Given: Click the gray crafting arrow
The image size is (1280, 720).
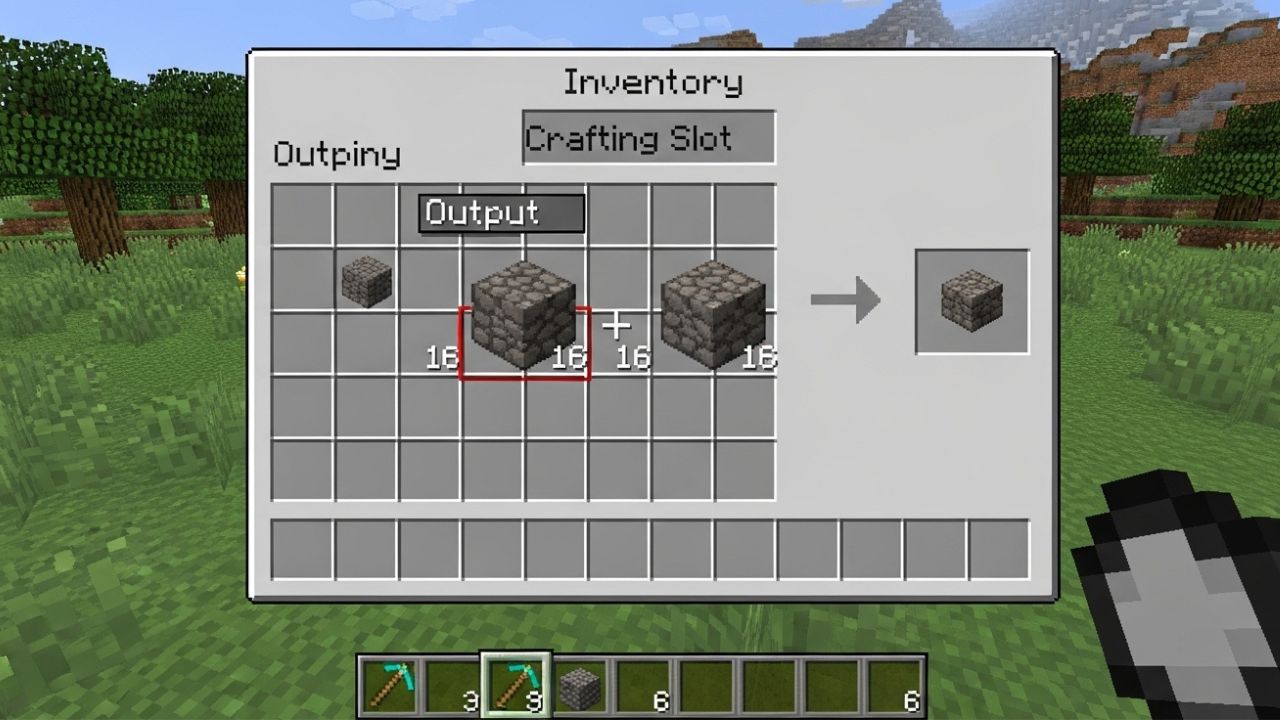Looking at the screenshot, I should coord(844,300).
